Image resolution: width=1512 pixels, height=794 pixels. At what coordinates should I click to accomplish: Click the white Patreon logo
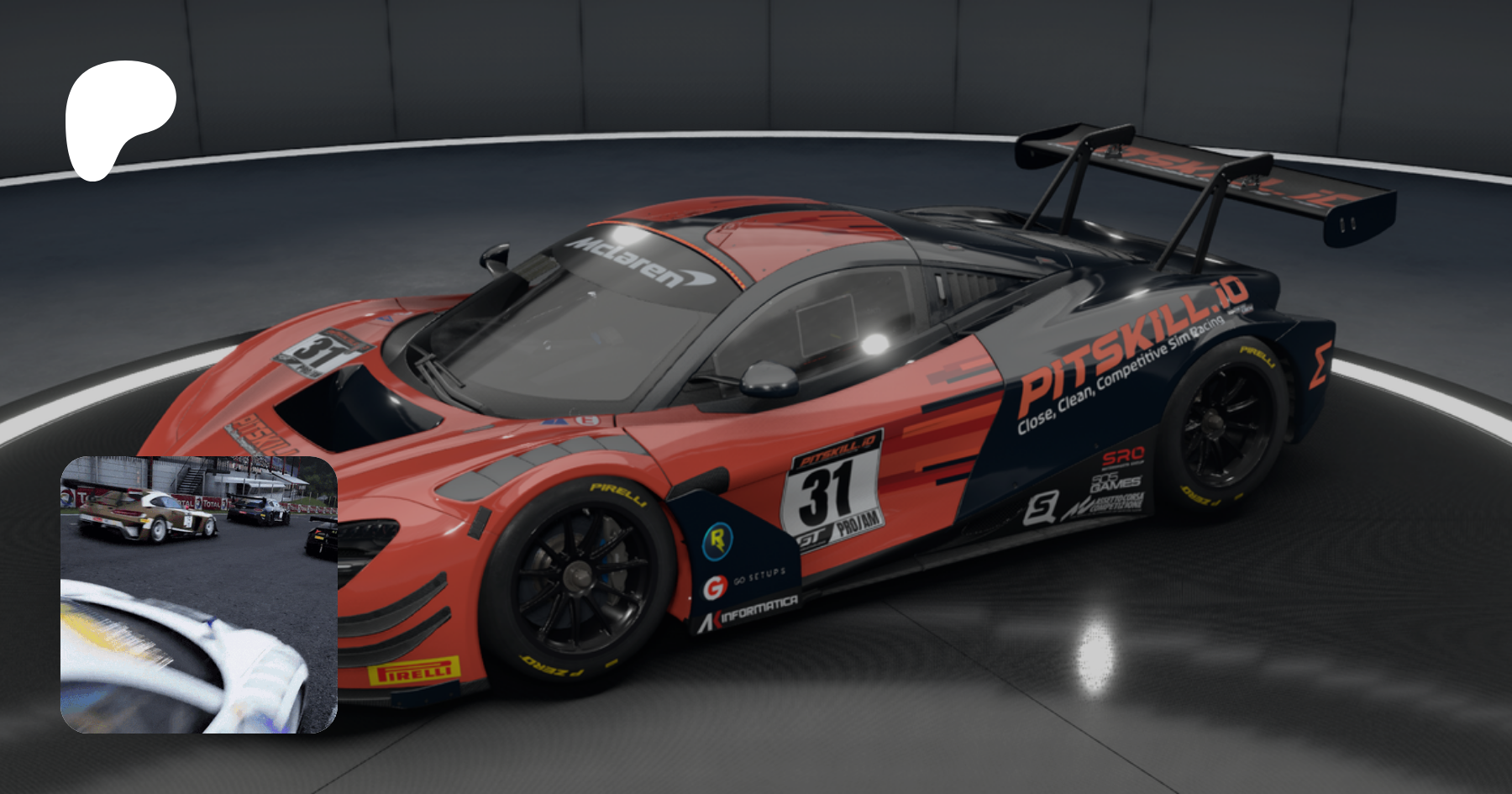tap(118, 116)
